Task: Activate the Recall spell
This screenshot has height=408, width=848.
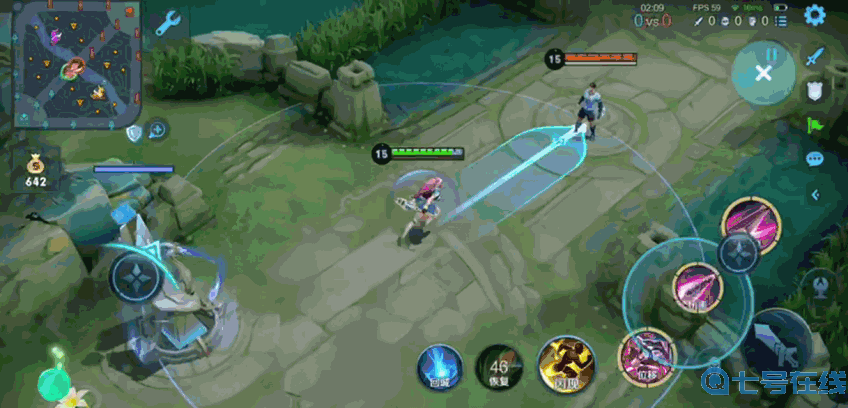Action: point(440,364)
